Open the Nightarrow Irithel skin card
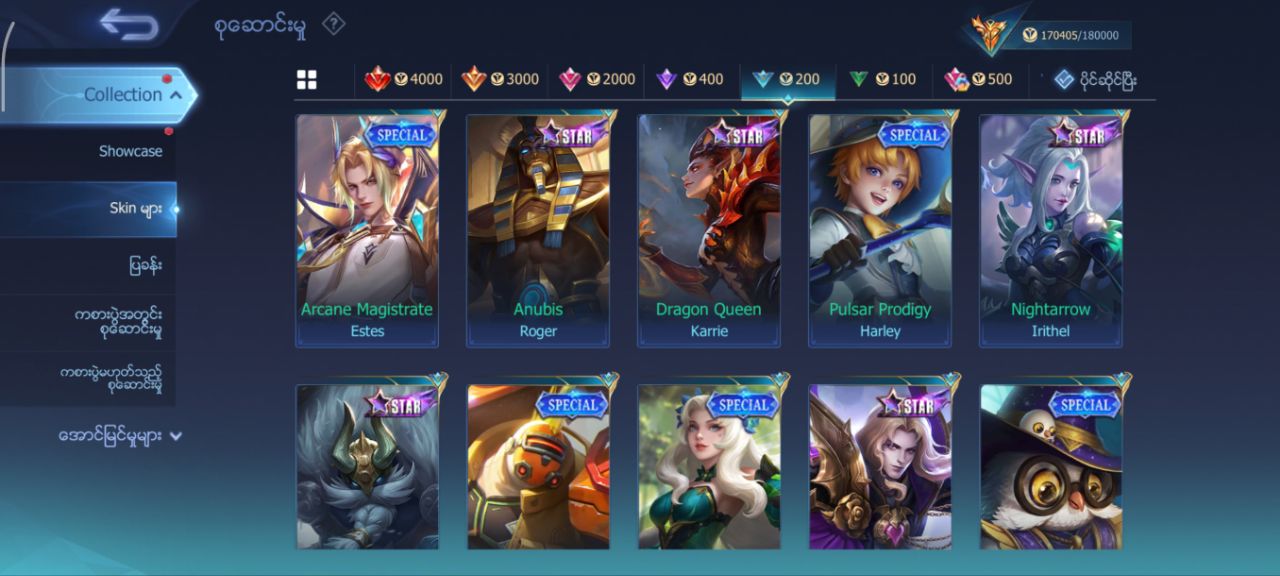Viewport: 1280px width, 576px height. 1051,230
